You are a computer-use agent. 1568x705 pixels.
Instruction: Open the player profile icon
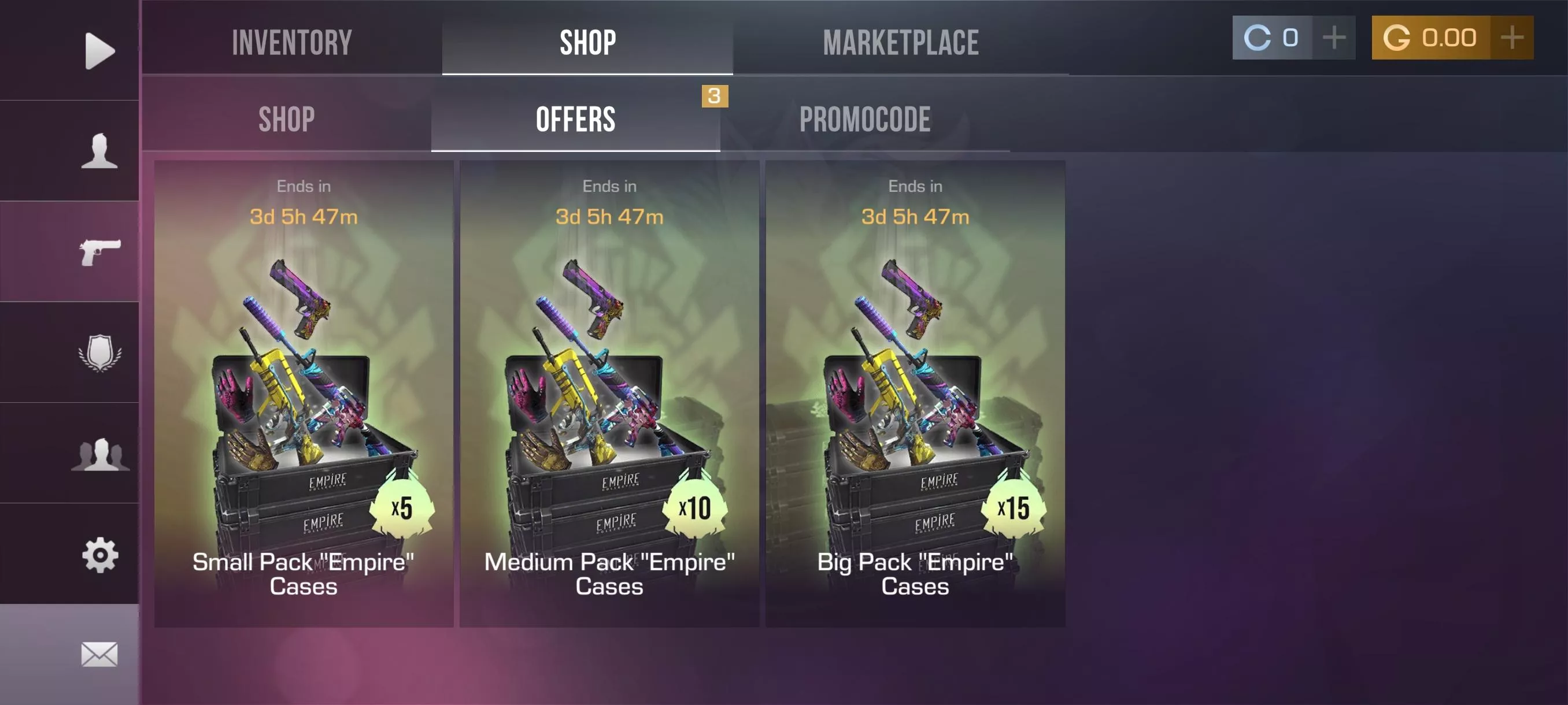(x=99, y=150)
